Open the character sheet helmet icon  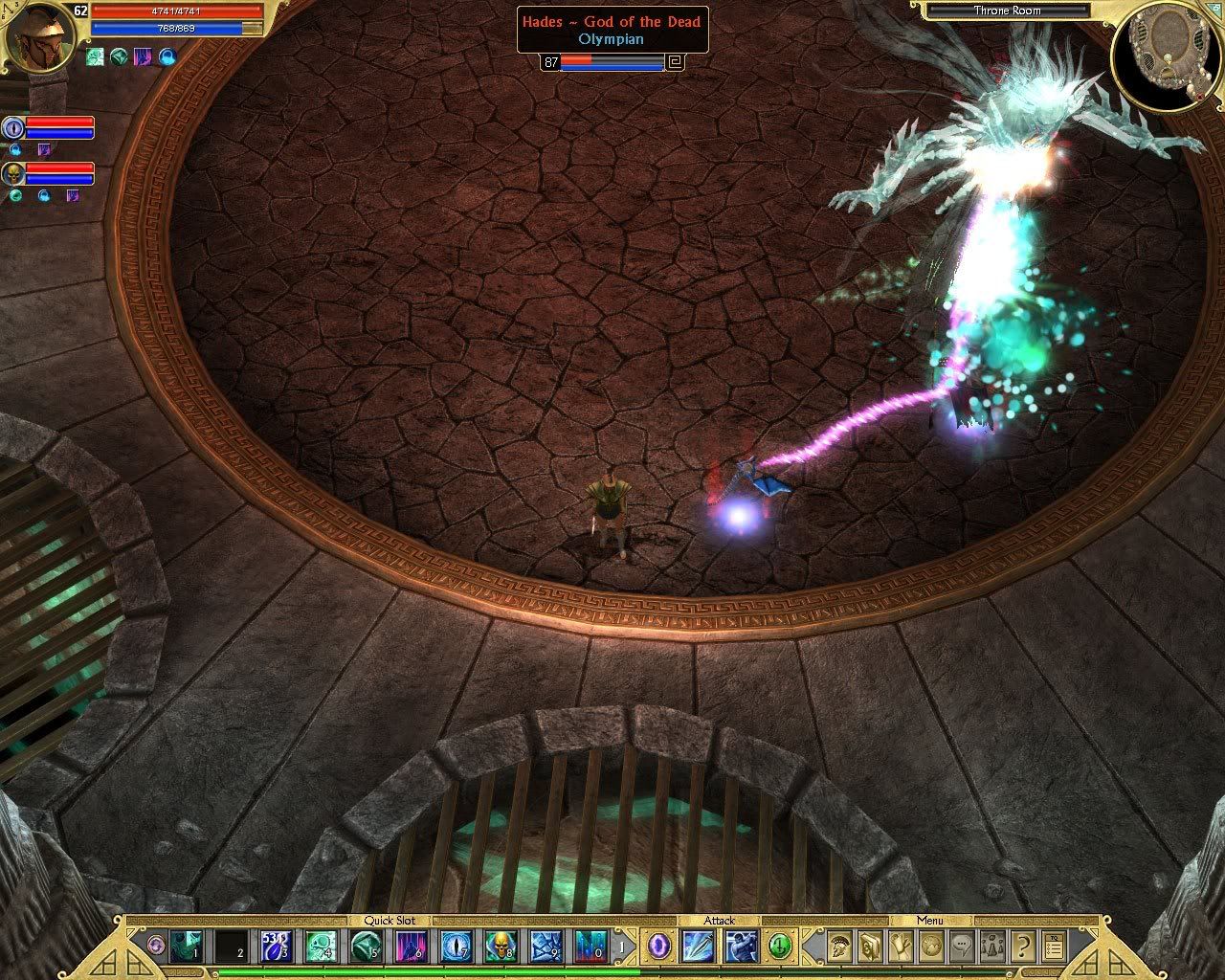[x=839, y=947]
